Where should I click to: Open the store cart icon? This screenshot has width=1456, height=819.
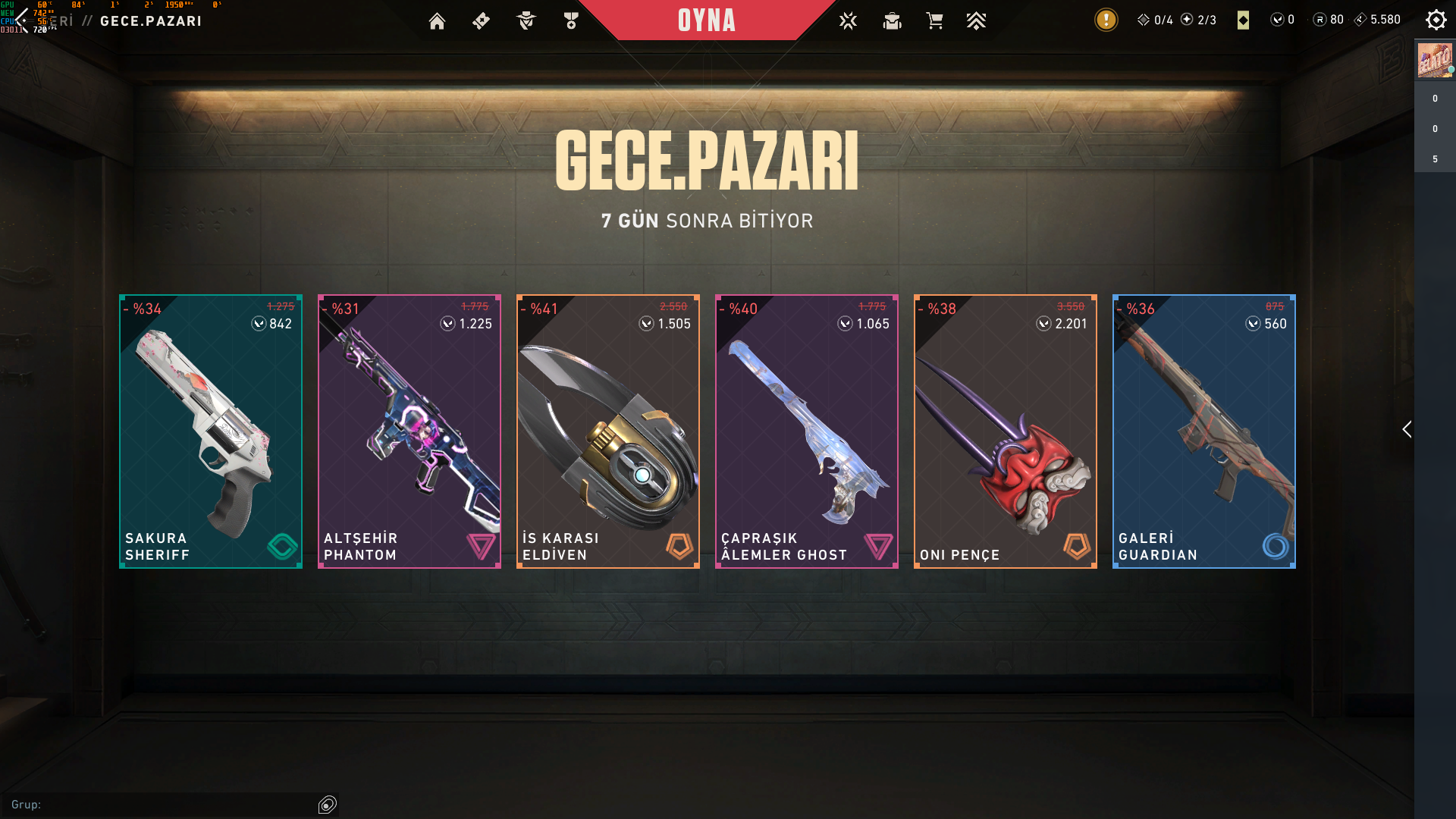[934, 21]
